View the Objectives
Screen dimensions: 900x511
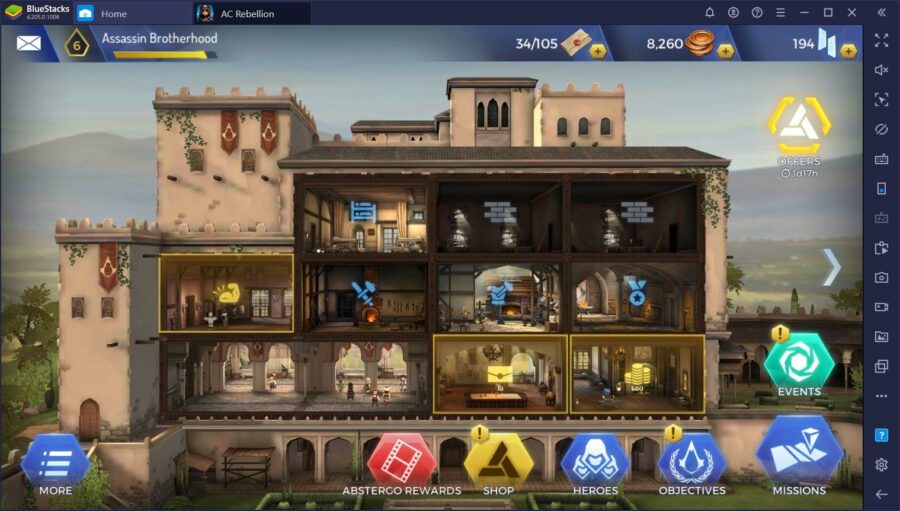(x=692, y=460)
